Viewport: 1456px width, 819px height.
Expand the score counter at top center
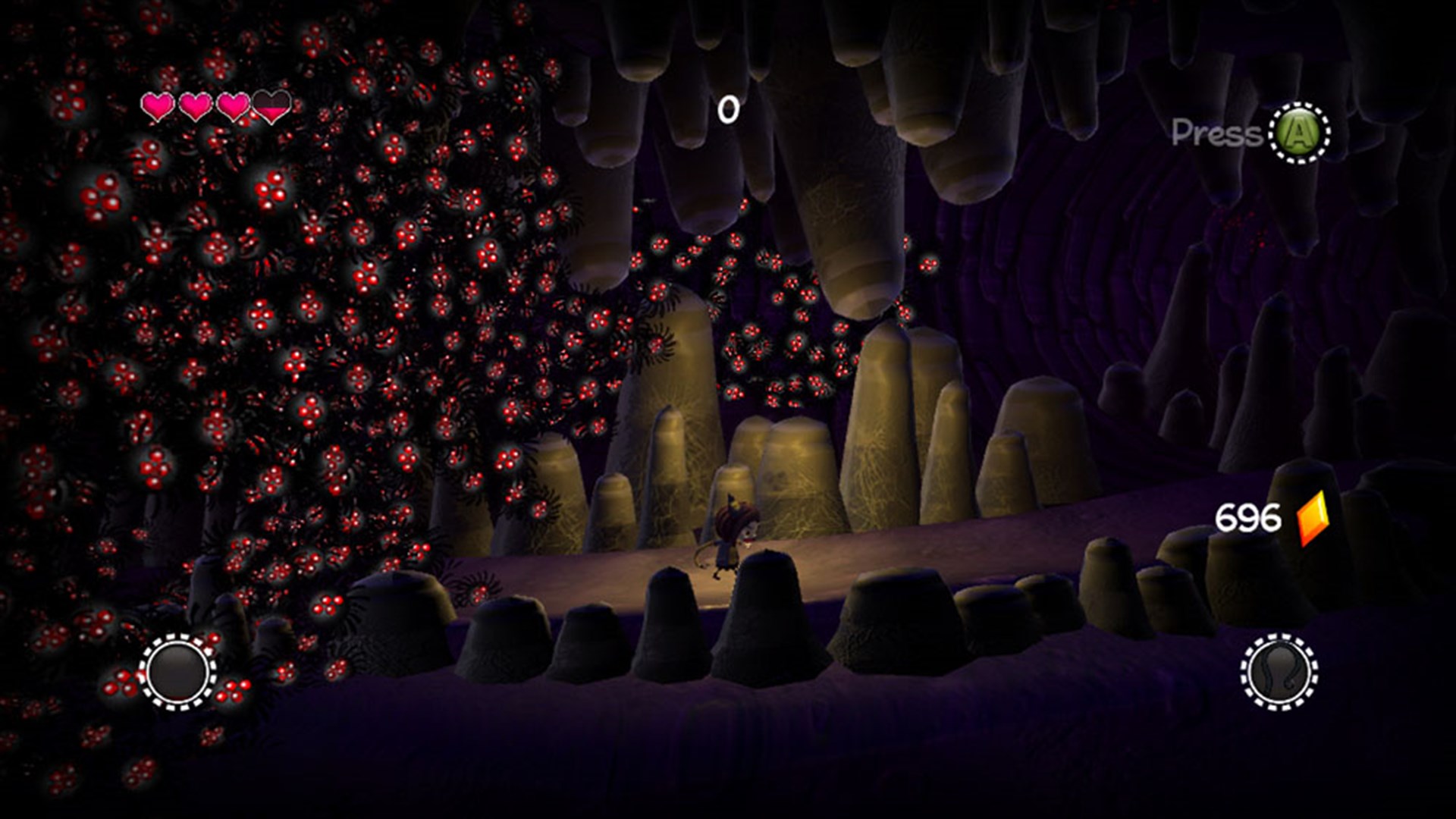coord(730,108)
